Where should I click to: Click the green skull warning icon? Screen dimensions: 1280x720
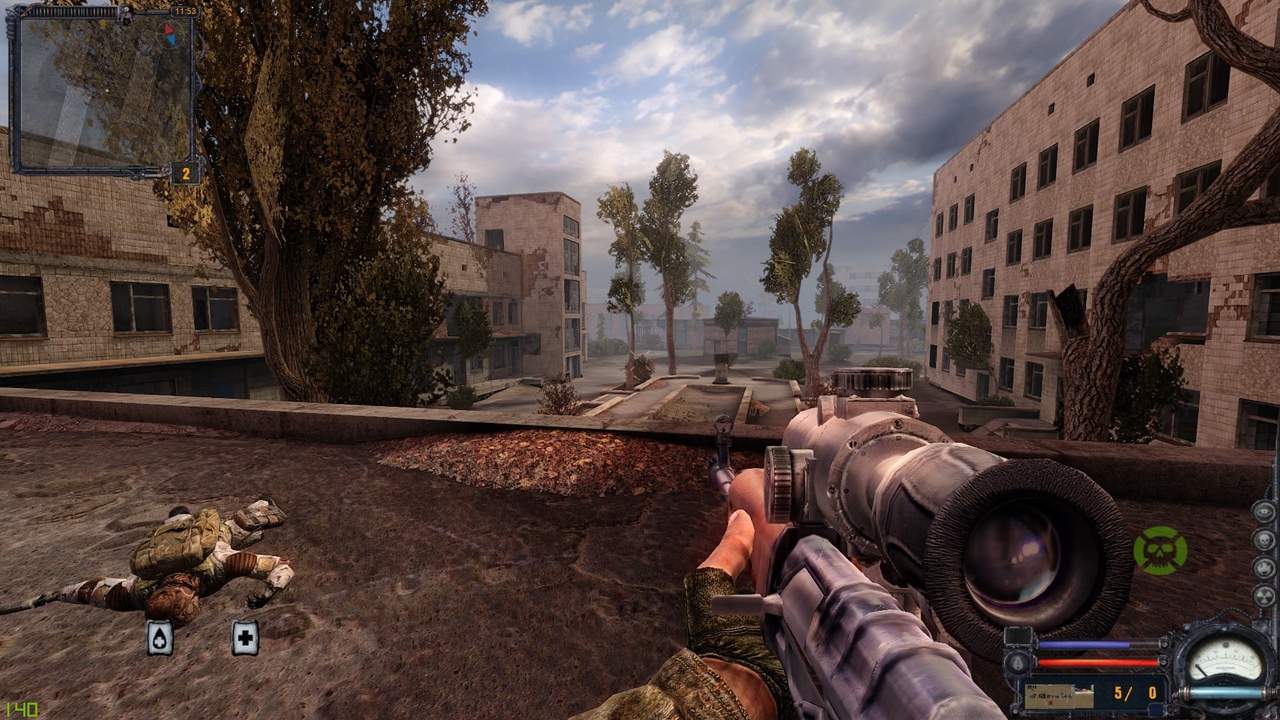1160,551
